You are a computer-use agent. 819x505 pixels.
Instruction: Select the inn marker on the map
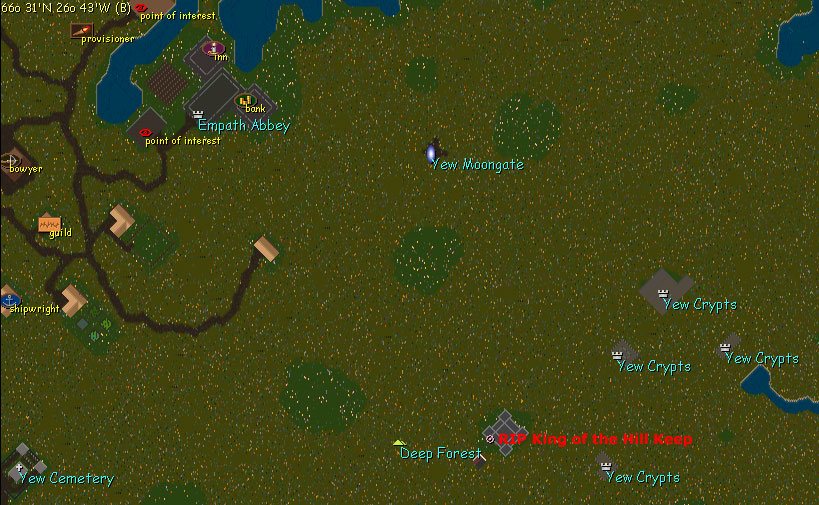click(x=212, y=47)
